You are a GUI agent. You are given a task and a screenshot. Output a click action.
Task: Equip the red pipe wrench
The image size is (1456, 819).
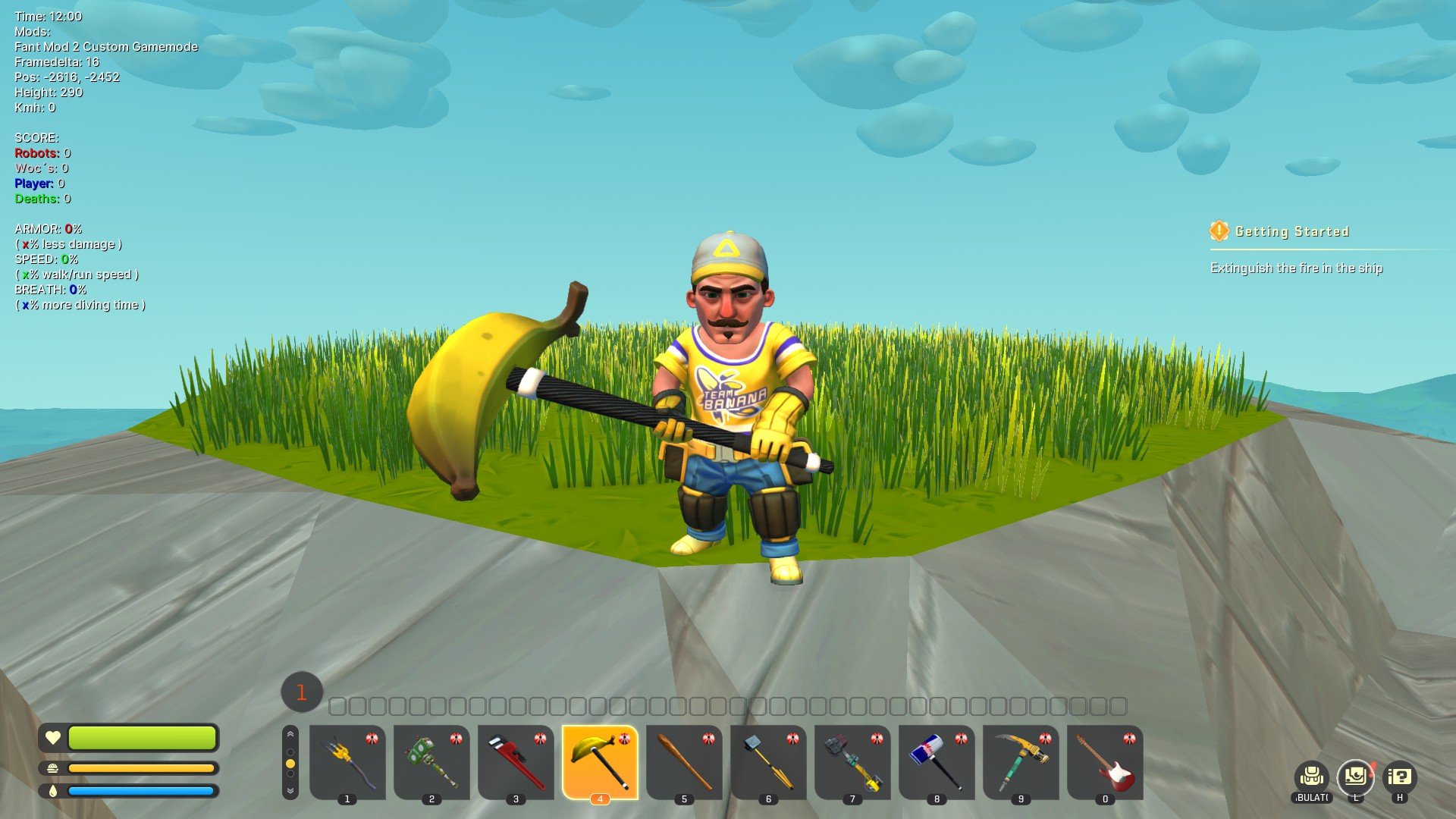[516, 761]
